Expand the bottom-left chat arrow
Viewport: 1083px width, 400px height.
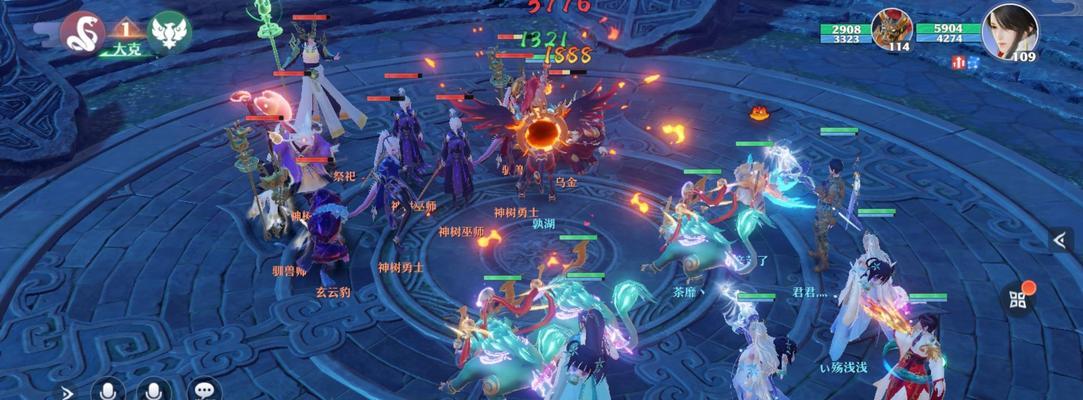click(x=66, y=391)
